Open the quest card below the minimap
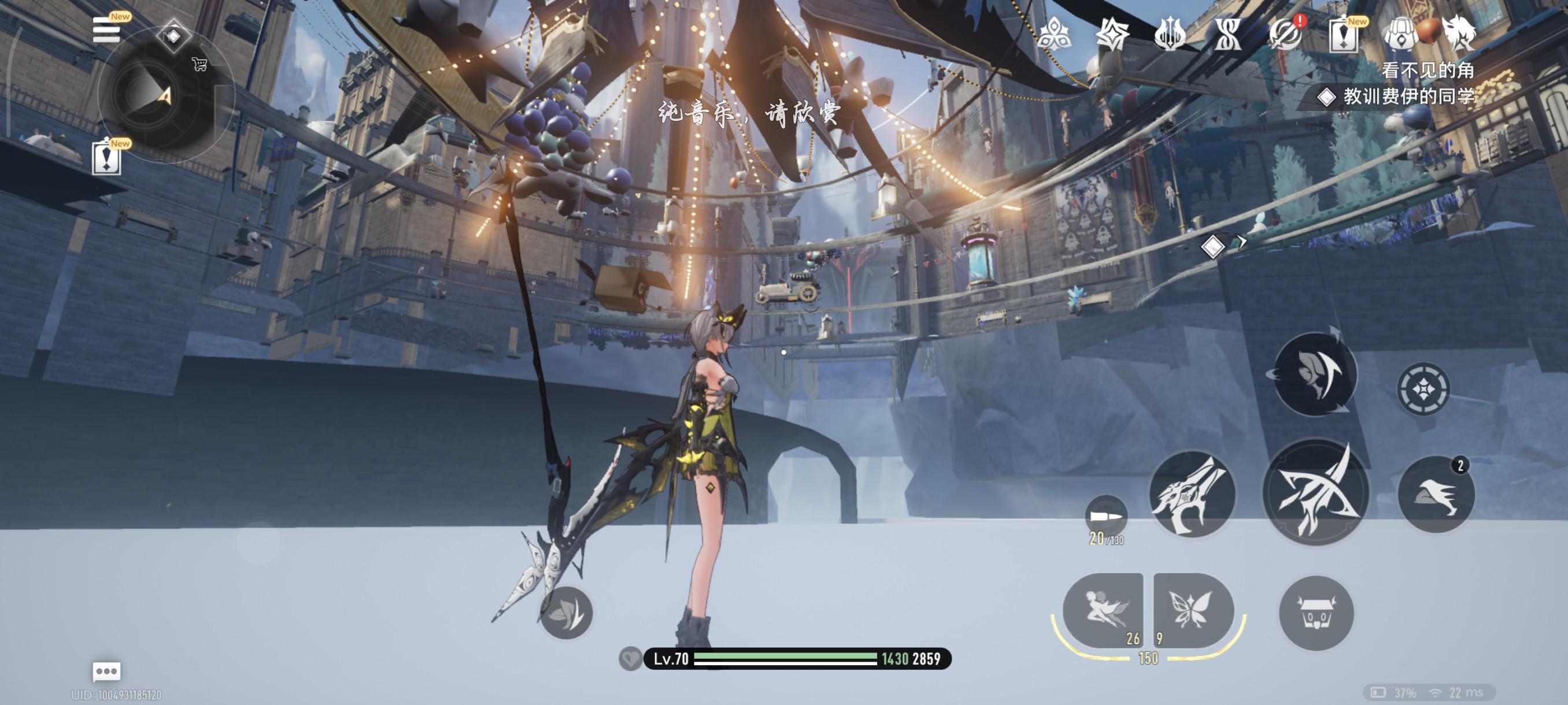 (x=106, y=158)
